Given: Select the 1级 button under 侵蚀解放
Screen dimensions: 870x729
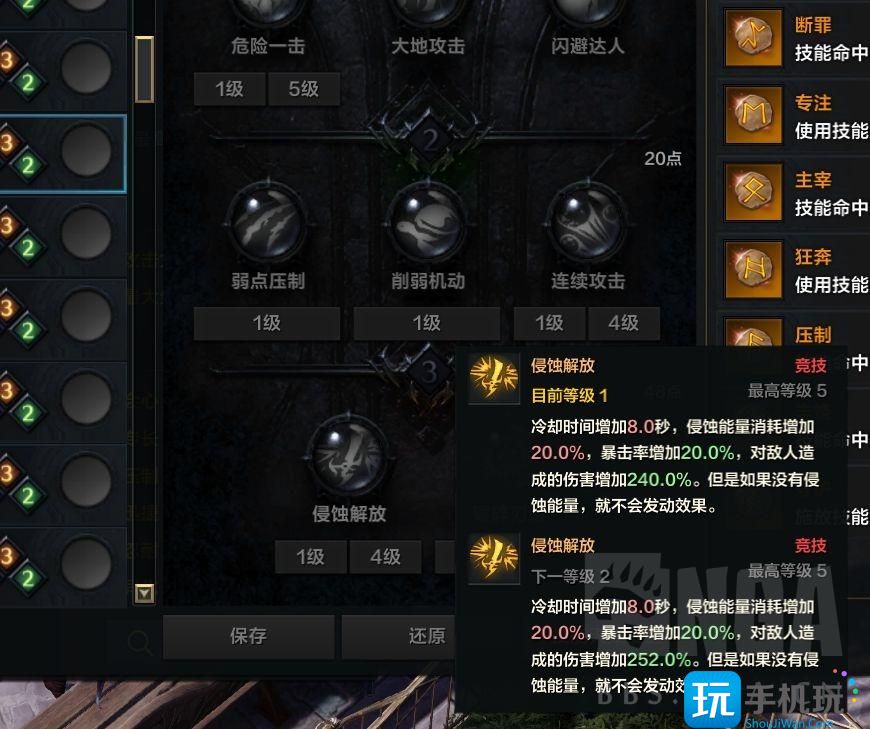Looking at the screenshot, I should [310, 556].
